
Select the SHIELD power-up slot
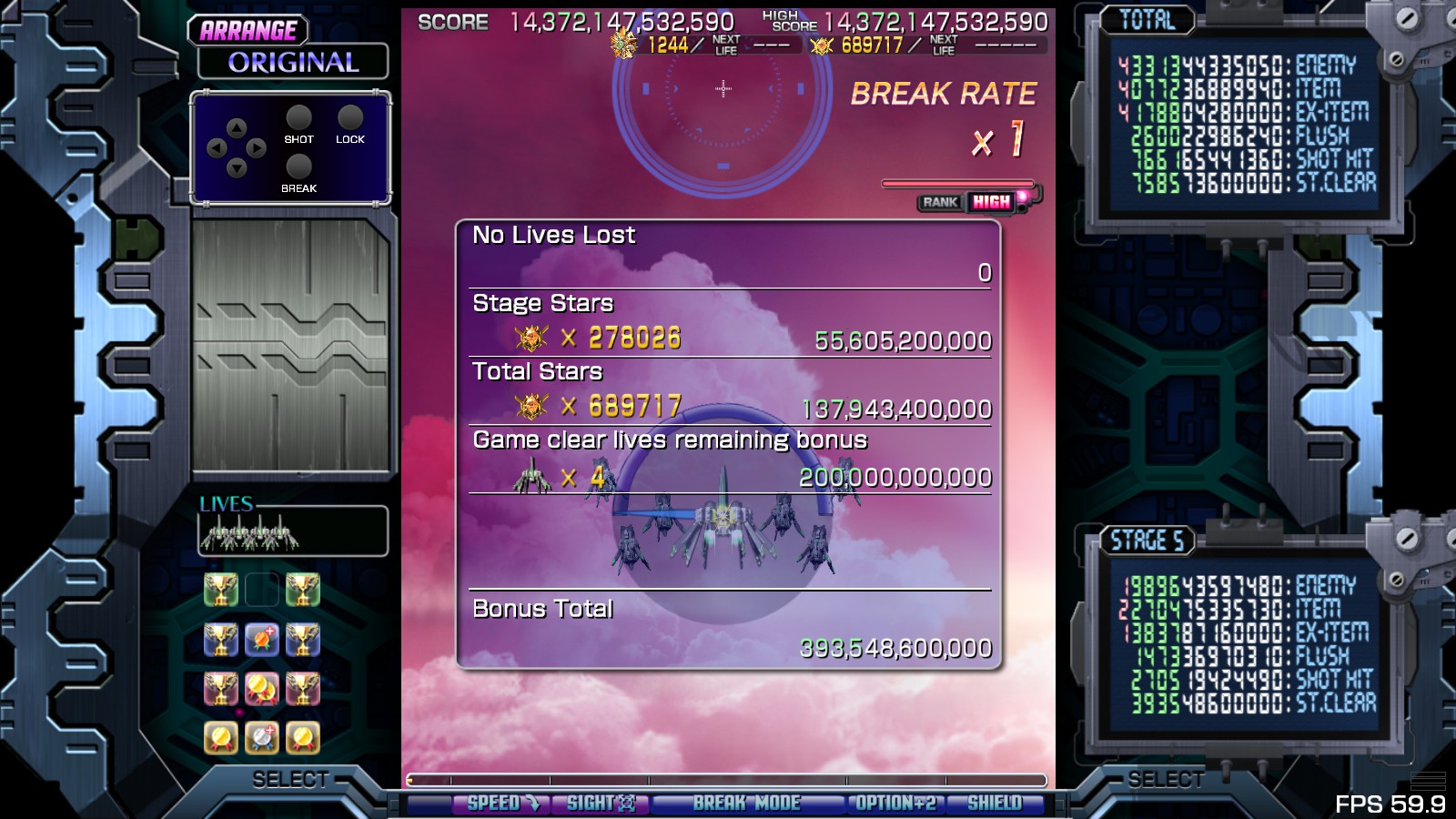(994, 804)
